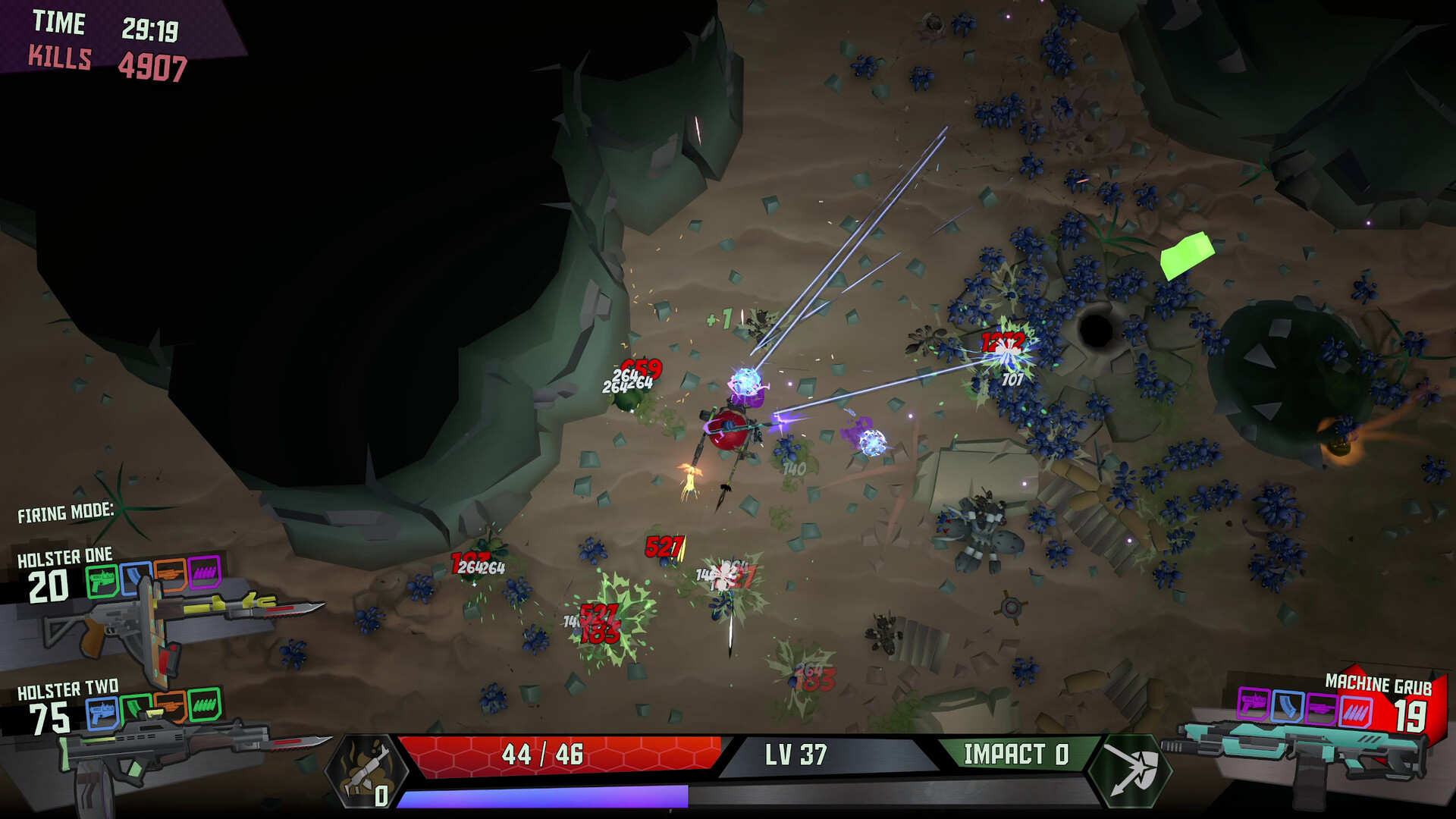1456x819 pixels.
Task: Select the Holster Two rifle
Action: (174, 746)
